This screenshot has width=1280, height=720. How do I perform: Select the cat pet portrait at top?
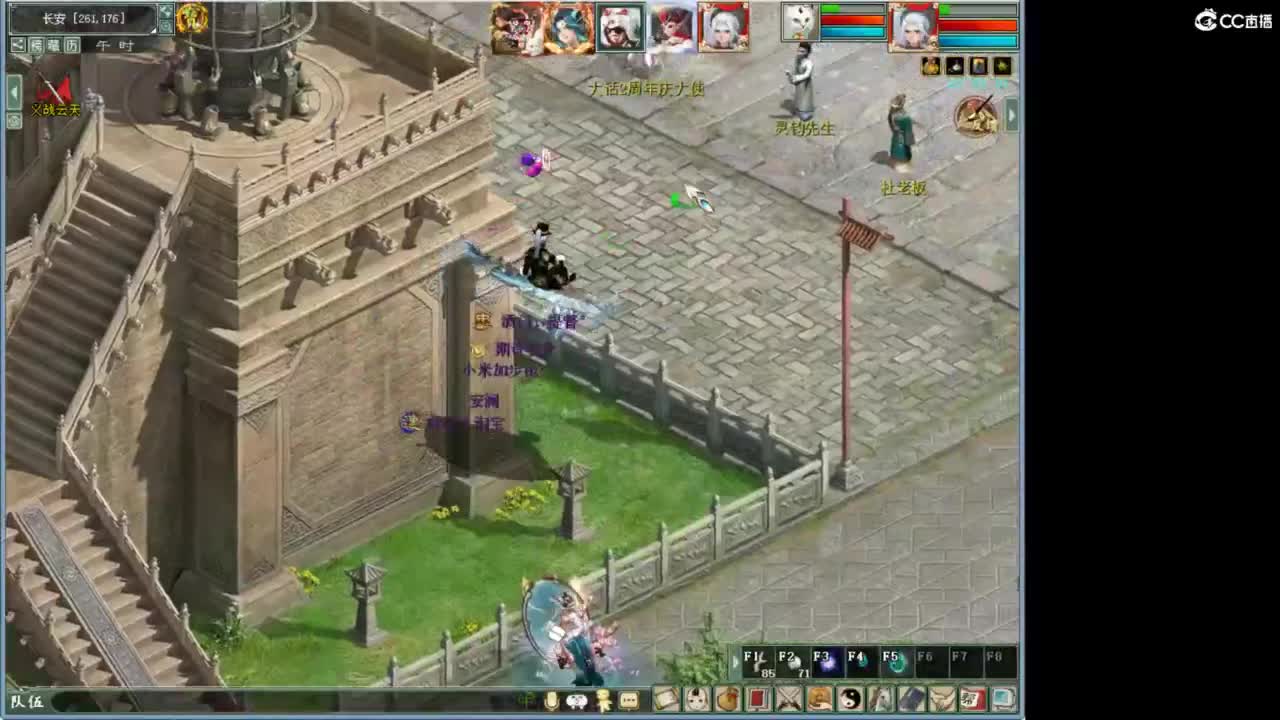pyautogui.click(x=800, y=22)
